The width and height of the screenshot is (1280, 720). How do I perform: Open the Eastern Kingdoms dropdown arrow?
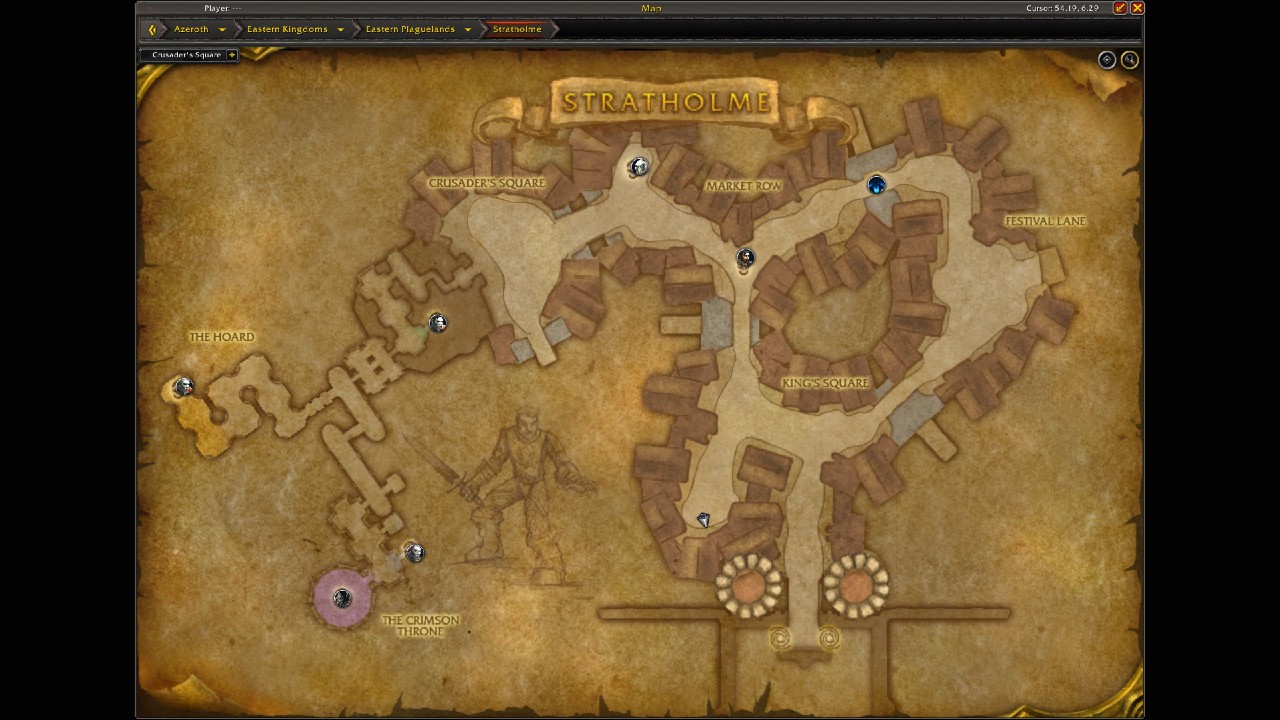(x=340, y=29)
